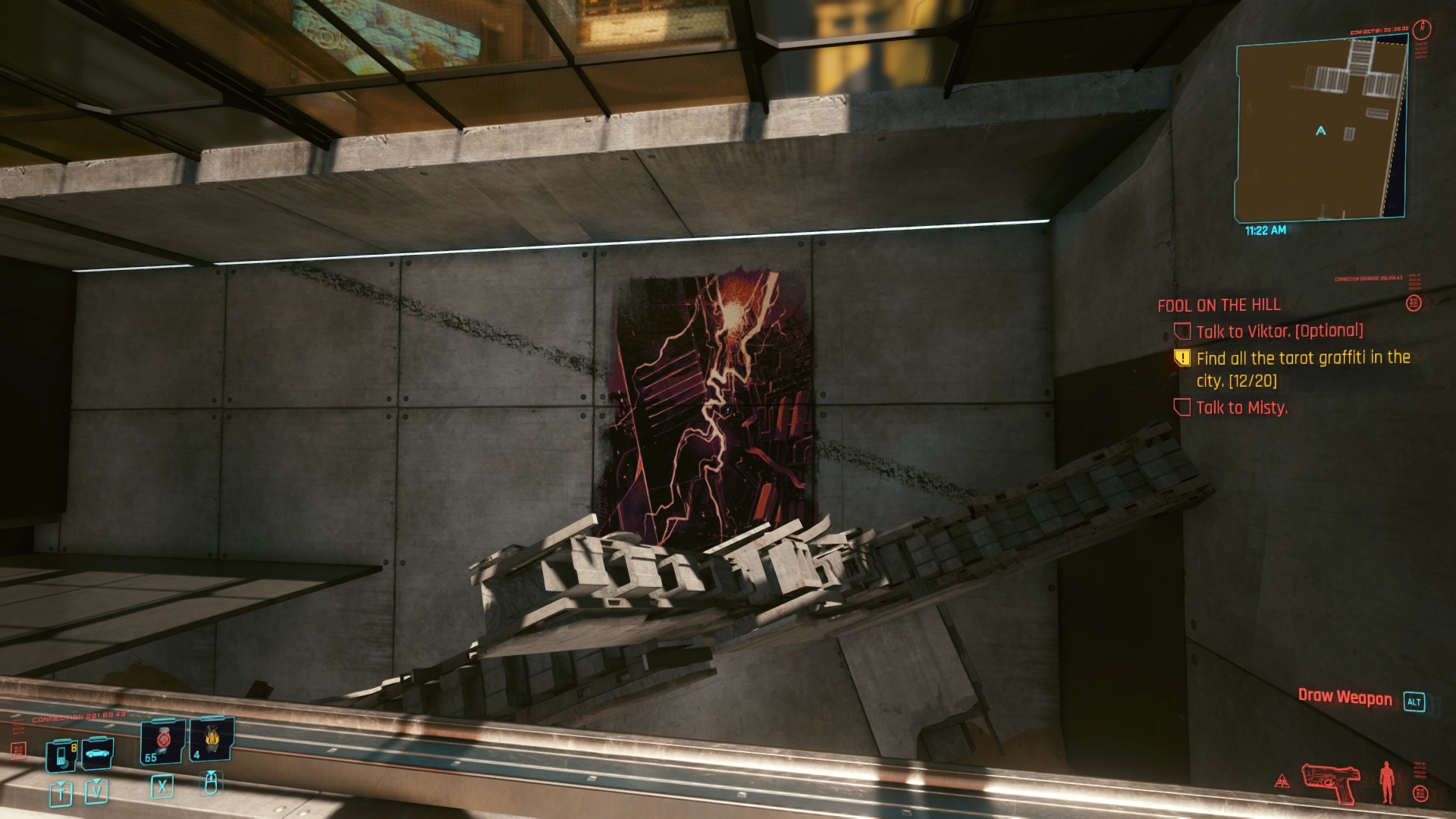The image size is (1456, 819).
Task: Click the Draw Weapon prompt label
Action: 1345,698
